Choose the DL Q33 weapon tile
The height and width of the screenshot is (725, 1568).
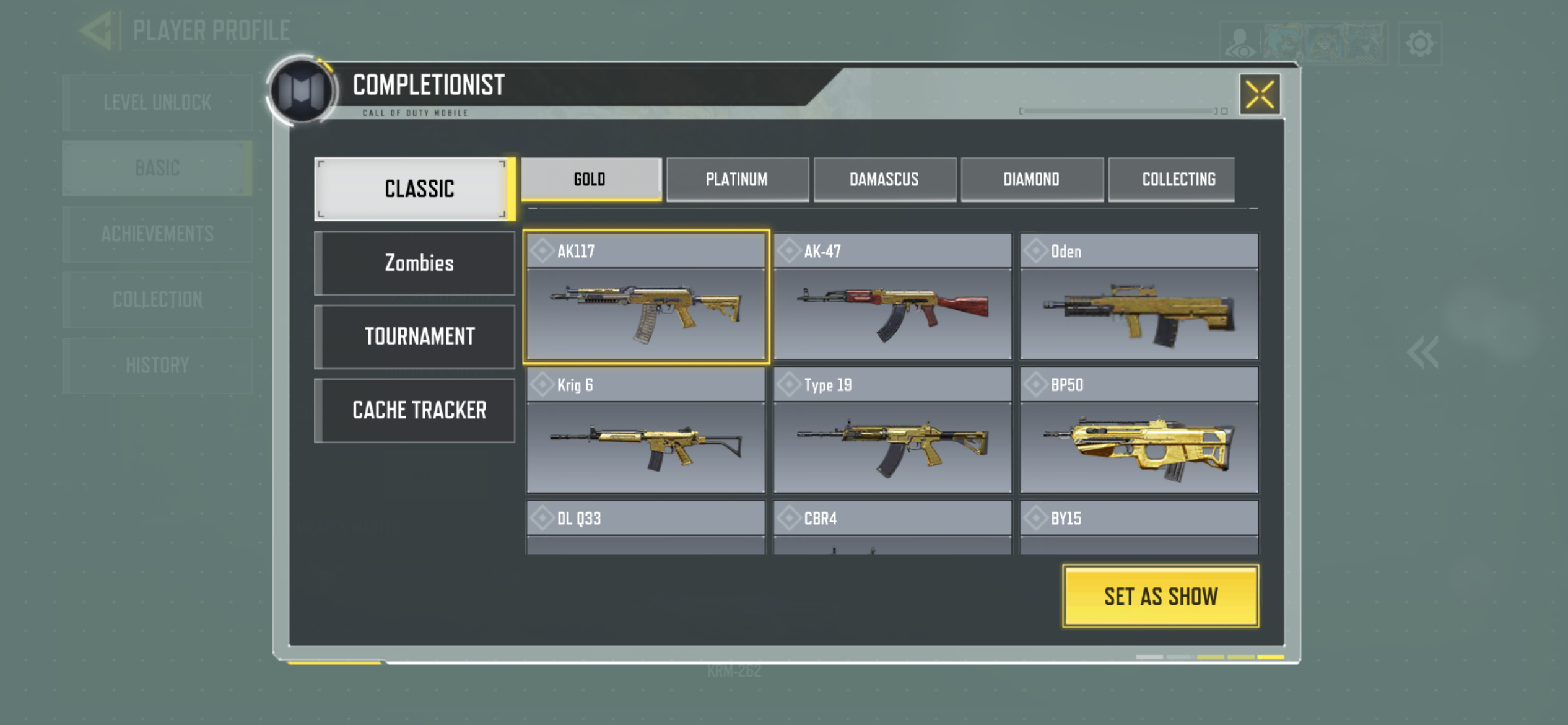[646, 527]
